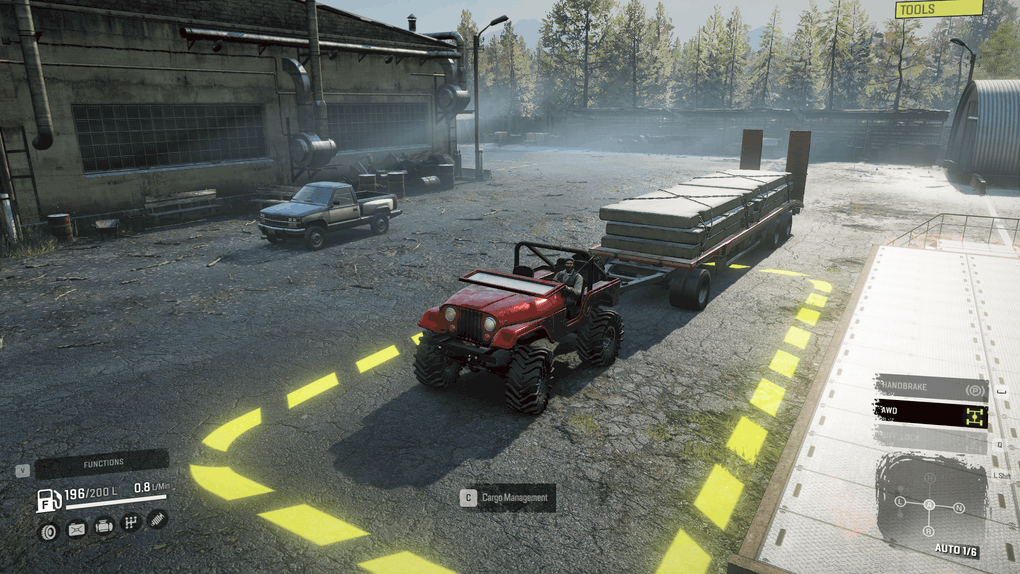Image resolution: width=1020 pixels, height=574 pixels.
Task: Click the tire status icon
Action: [48, 529]
